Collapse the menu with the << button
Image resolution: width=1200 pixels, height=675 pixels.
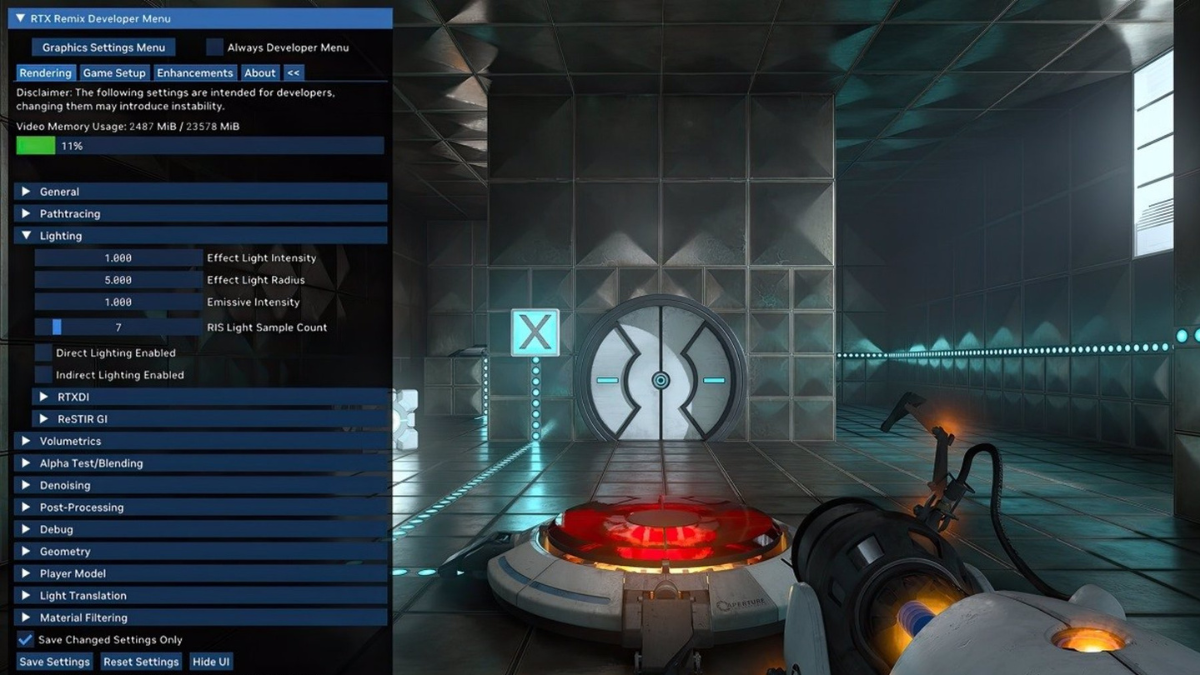293,73
